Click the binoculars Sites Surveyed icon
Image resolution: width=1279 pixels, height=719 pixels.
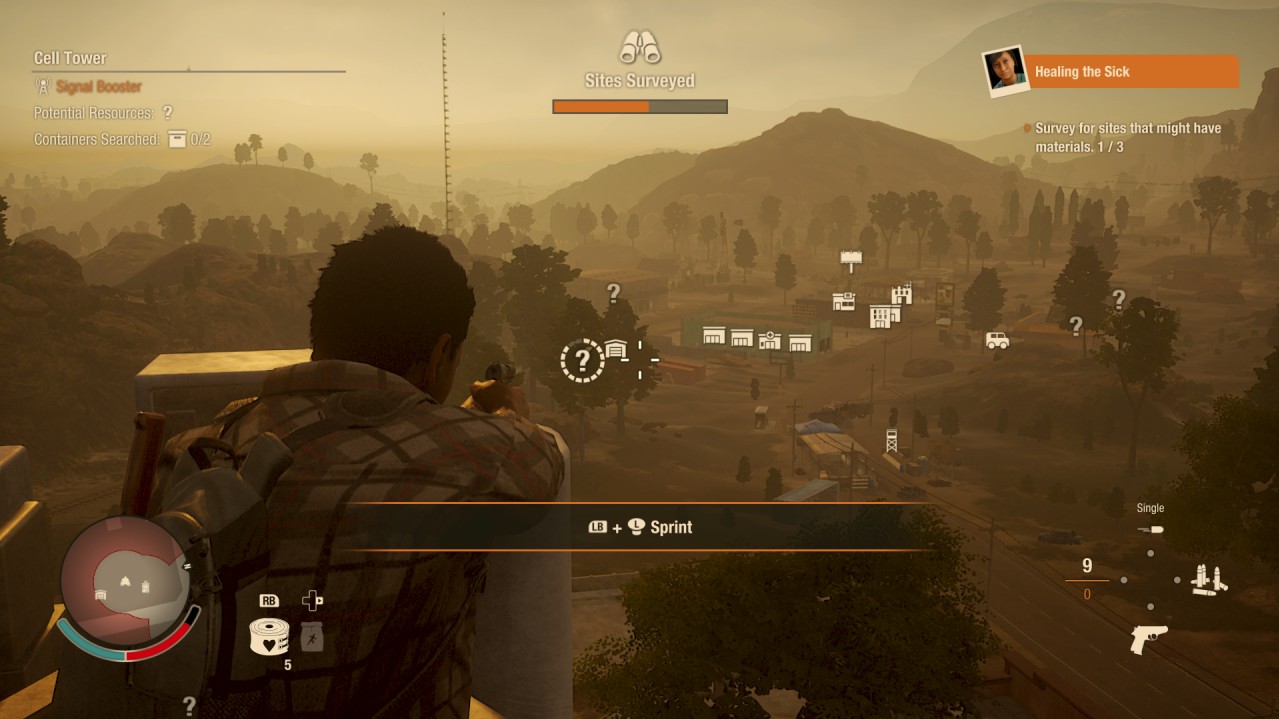click(x=639, y=47)
